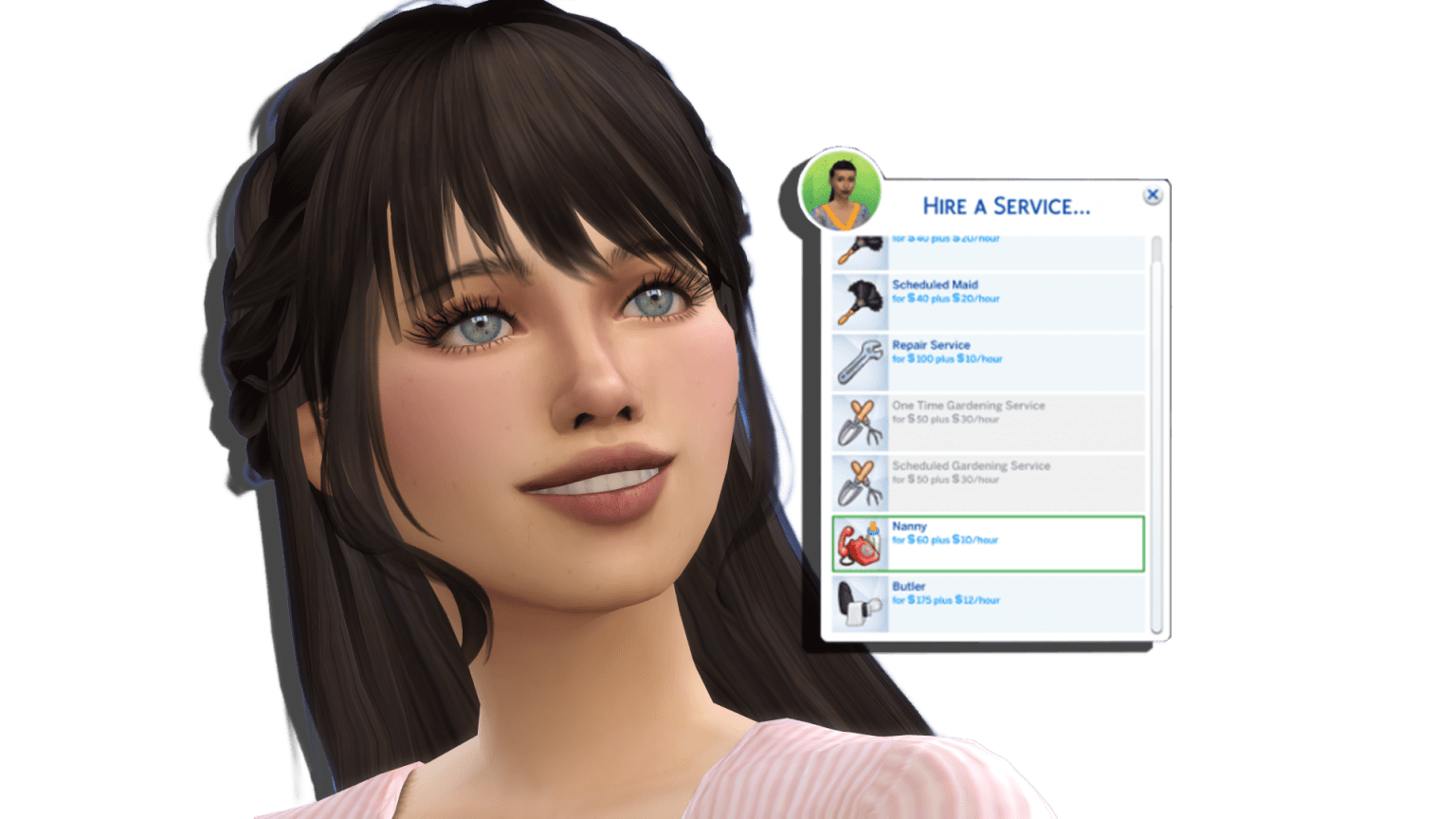Click the Nanny hourly rate text
This screenshot has width=1456, height=819.
pos(945,540)
